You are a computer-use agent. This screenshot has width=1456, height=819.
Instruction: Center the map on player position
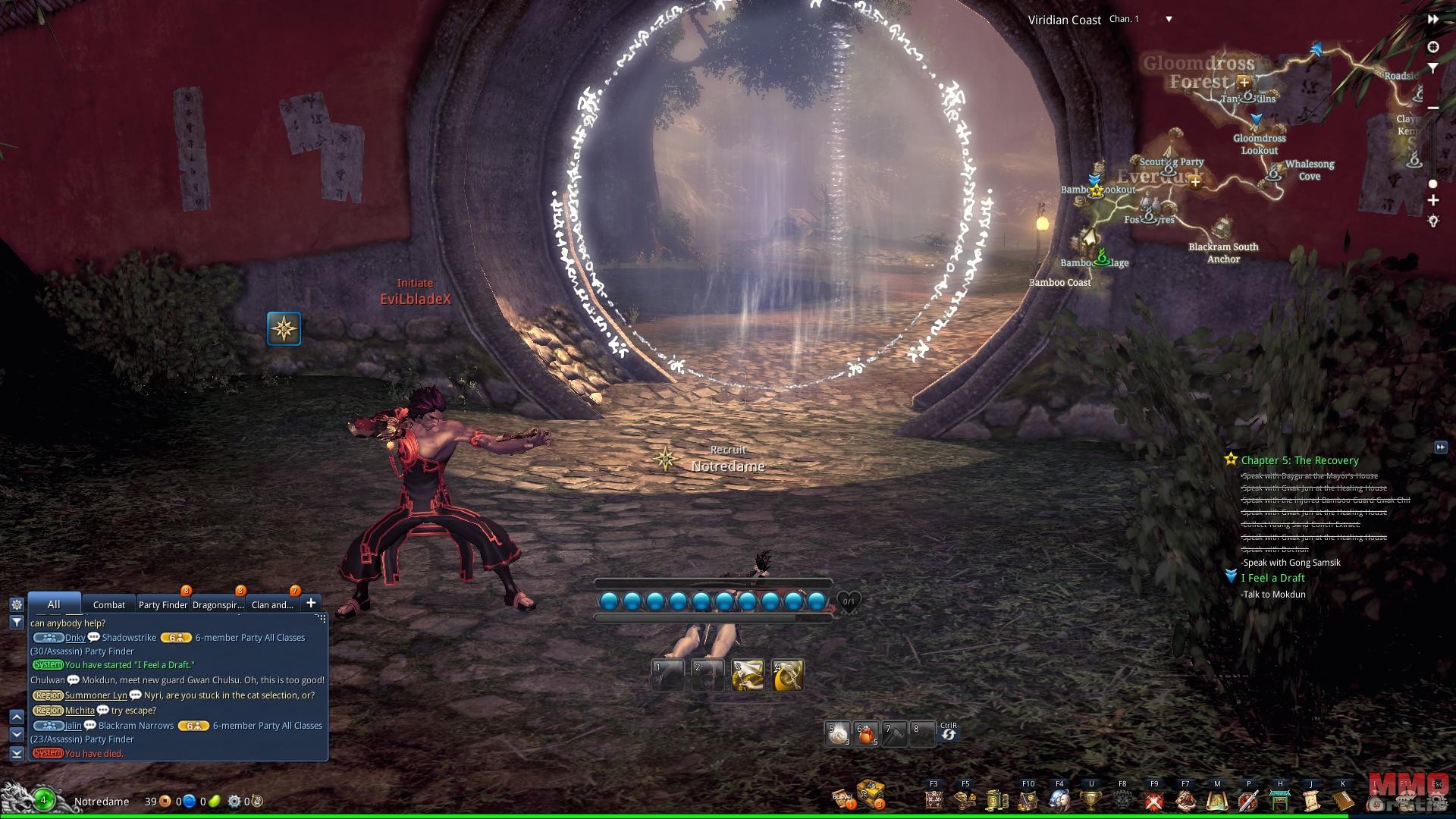point(1432,47)
